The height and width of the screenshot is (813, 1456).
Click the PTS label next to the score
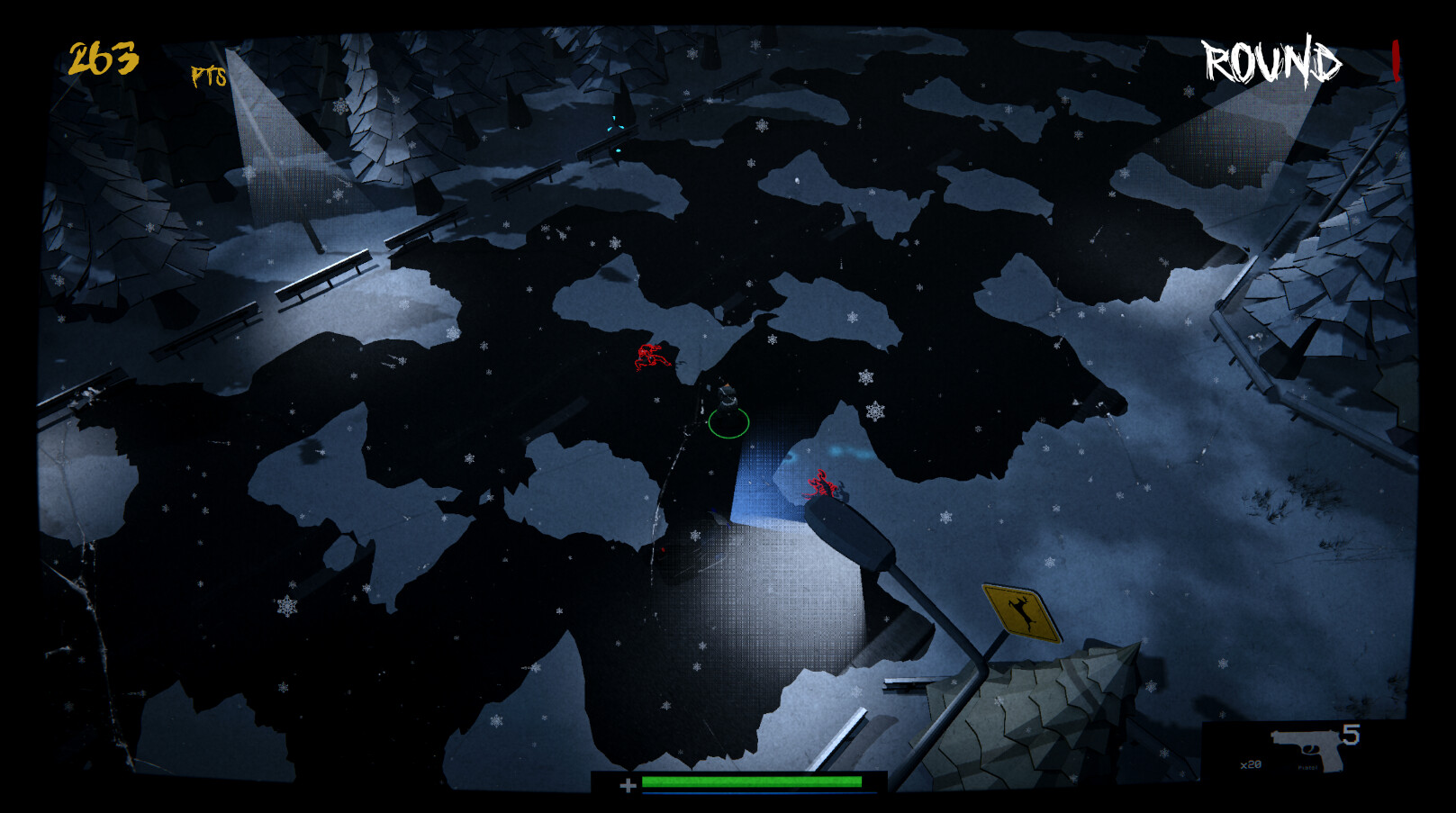point(210,76)
